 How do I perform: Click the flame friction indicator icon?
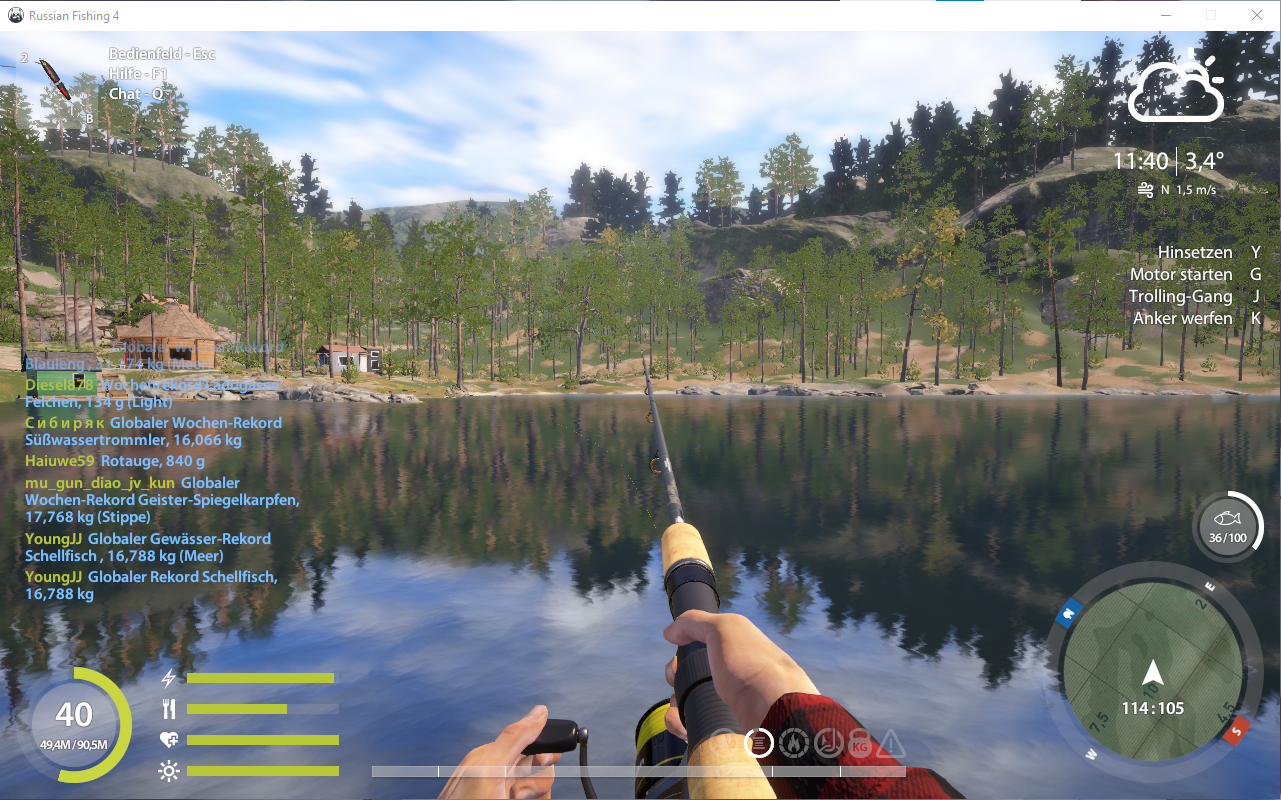pos(793,743)
